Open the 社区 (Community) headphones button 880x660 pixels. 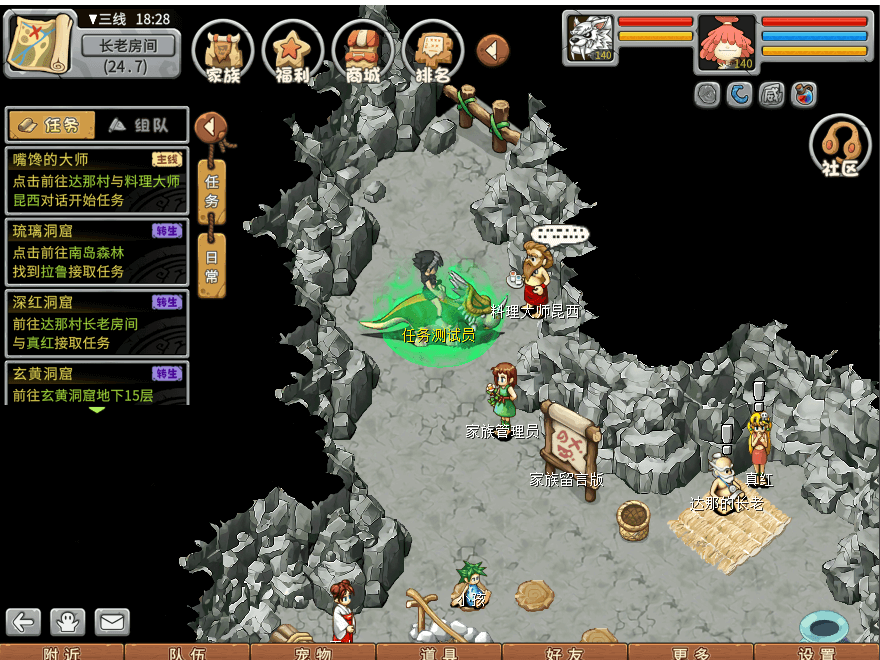tap(840, 147)
